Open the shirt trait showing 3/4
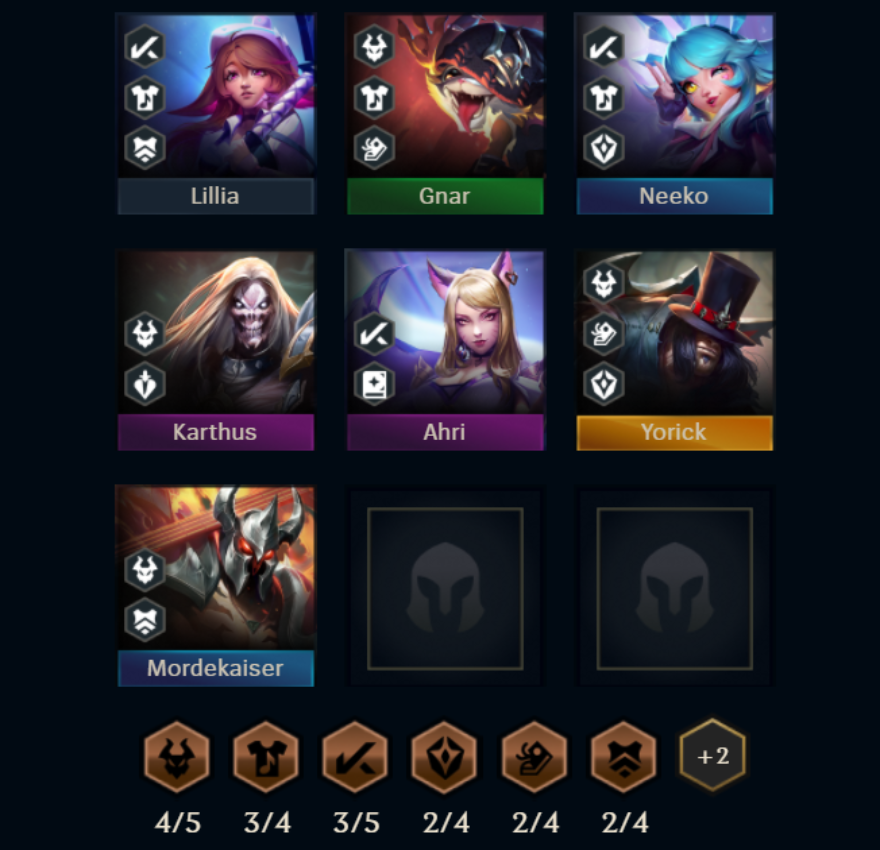The height and width of the screenshot is (850, 880). click(266, 757)
